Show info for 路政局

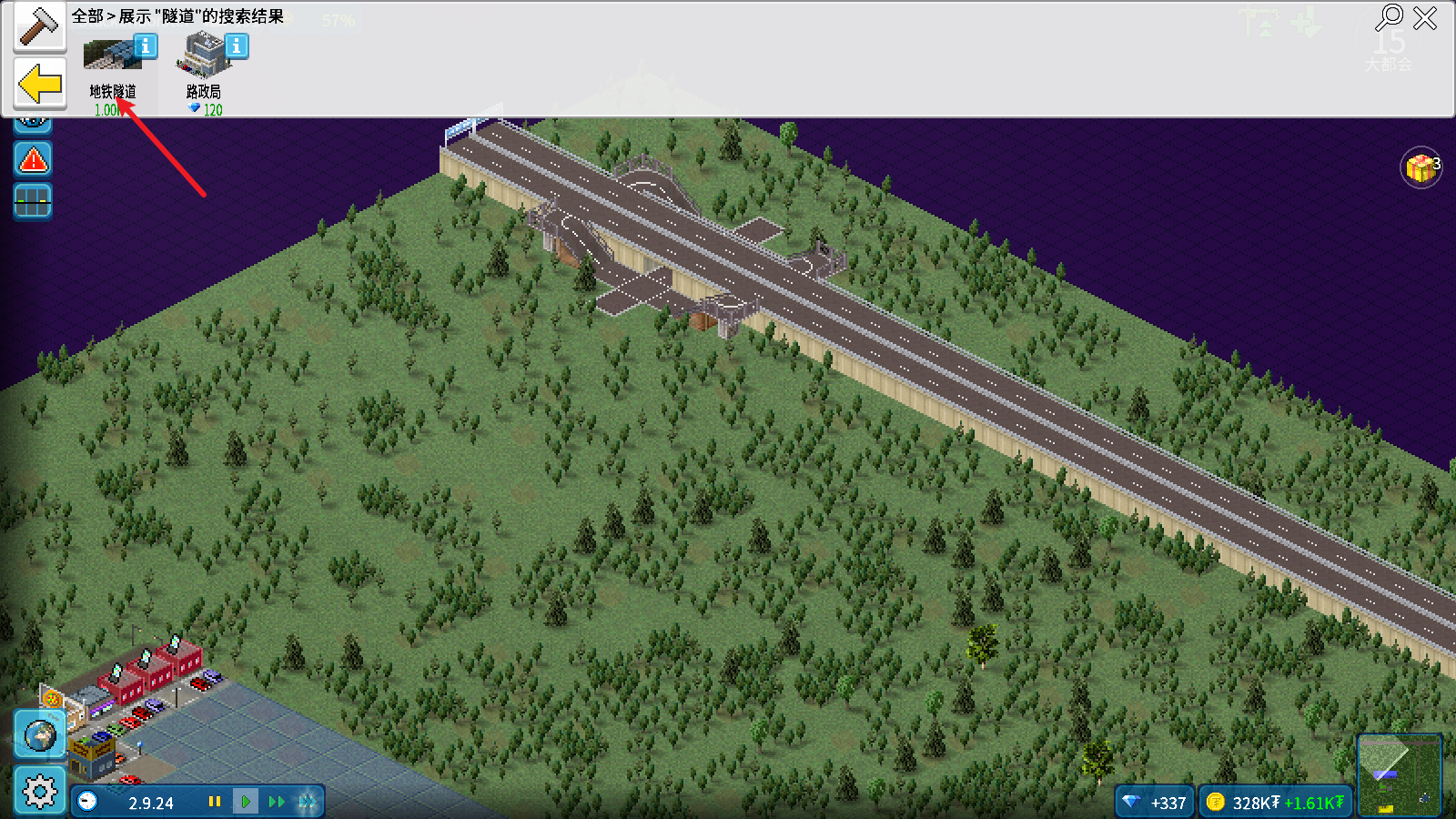click(x=237, y=45)
